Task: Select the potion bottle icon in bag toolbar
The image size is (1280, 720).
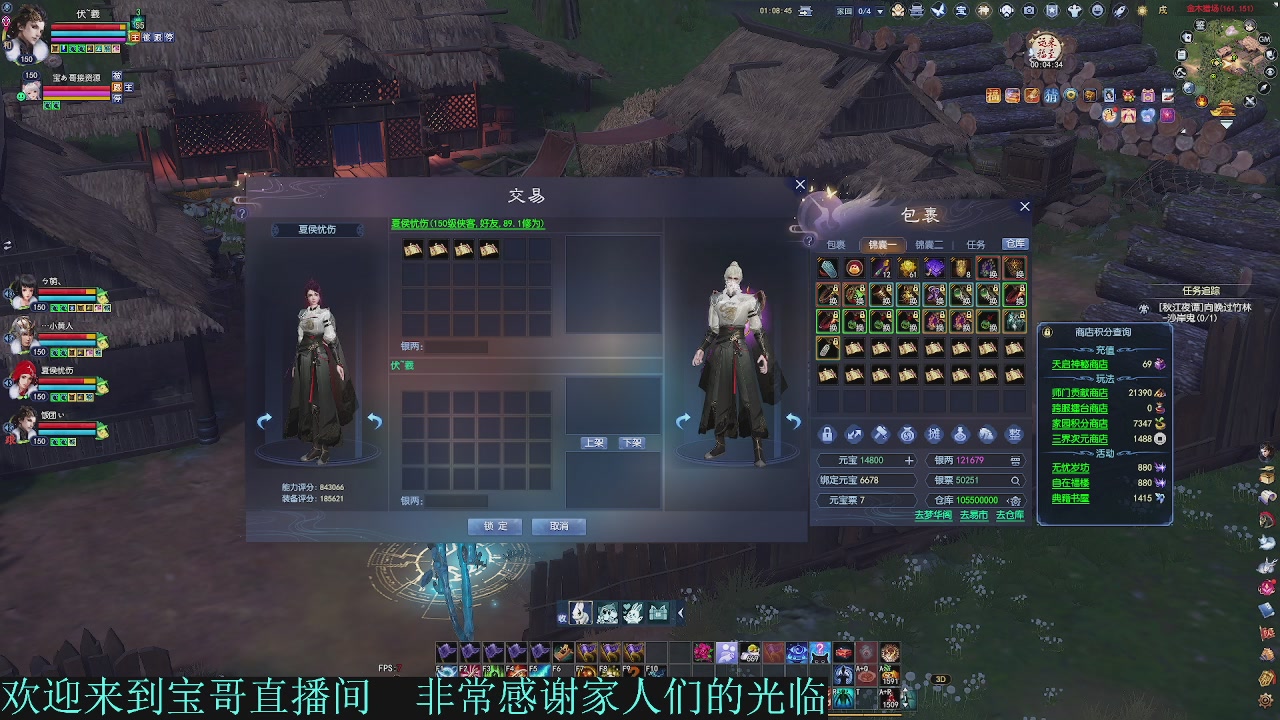Action: (x=961, y=433)
